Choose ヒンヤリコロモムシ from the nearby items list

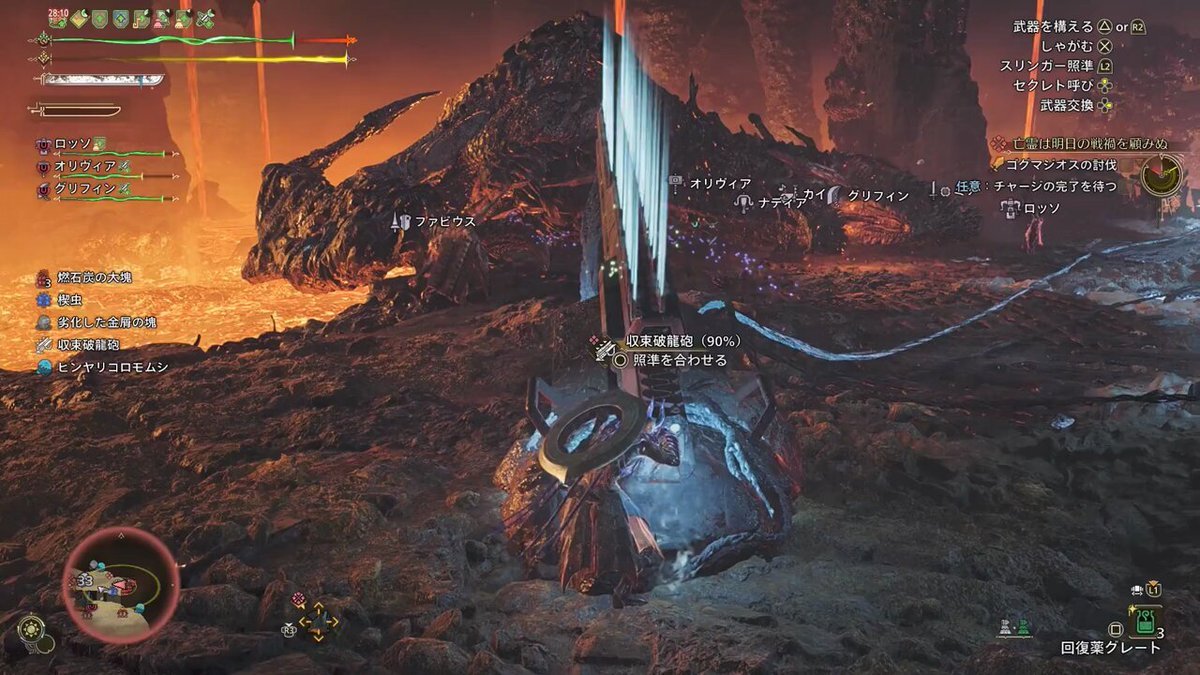[112, 367]
